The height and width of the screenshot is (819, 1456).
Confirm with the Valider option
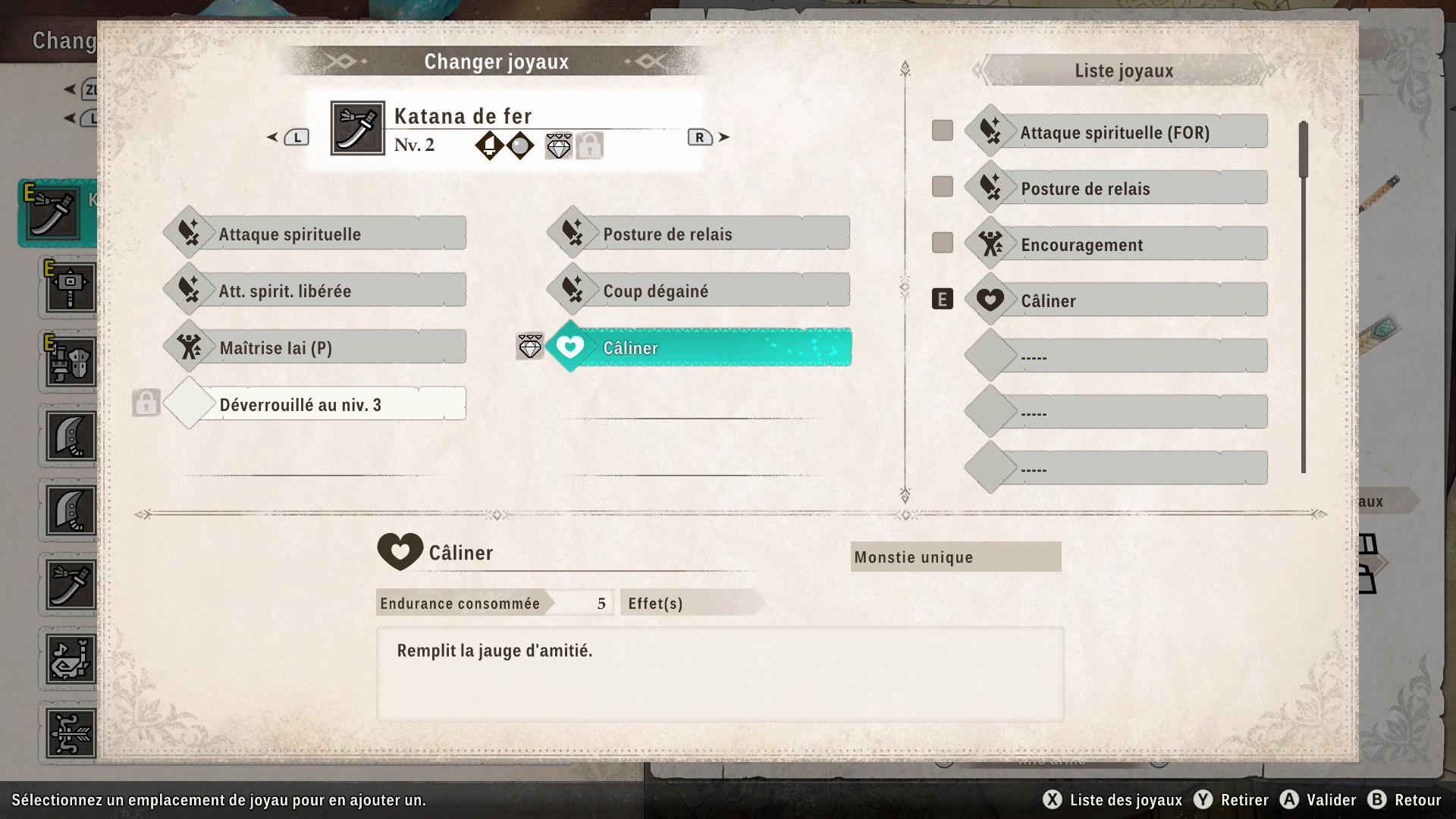tap(1319, 800)
